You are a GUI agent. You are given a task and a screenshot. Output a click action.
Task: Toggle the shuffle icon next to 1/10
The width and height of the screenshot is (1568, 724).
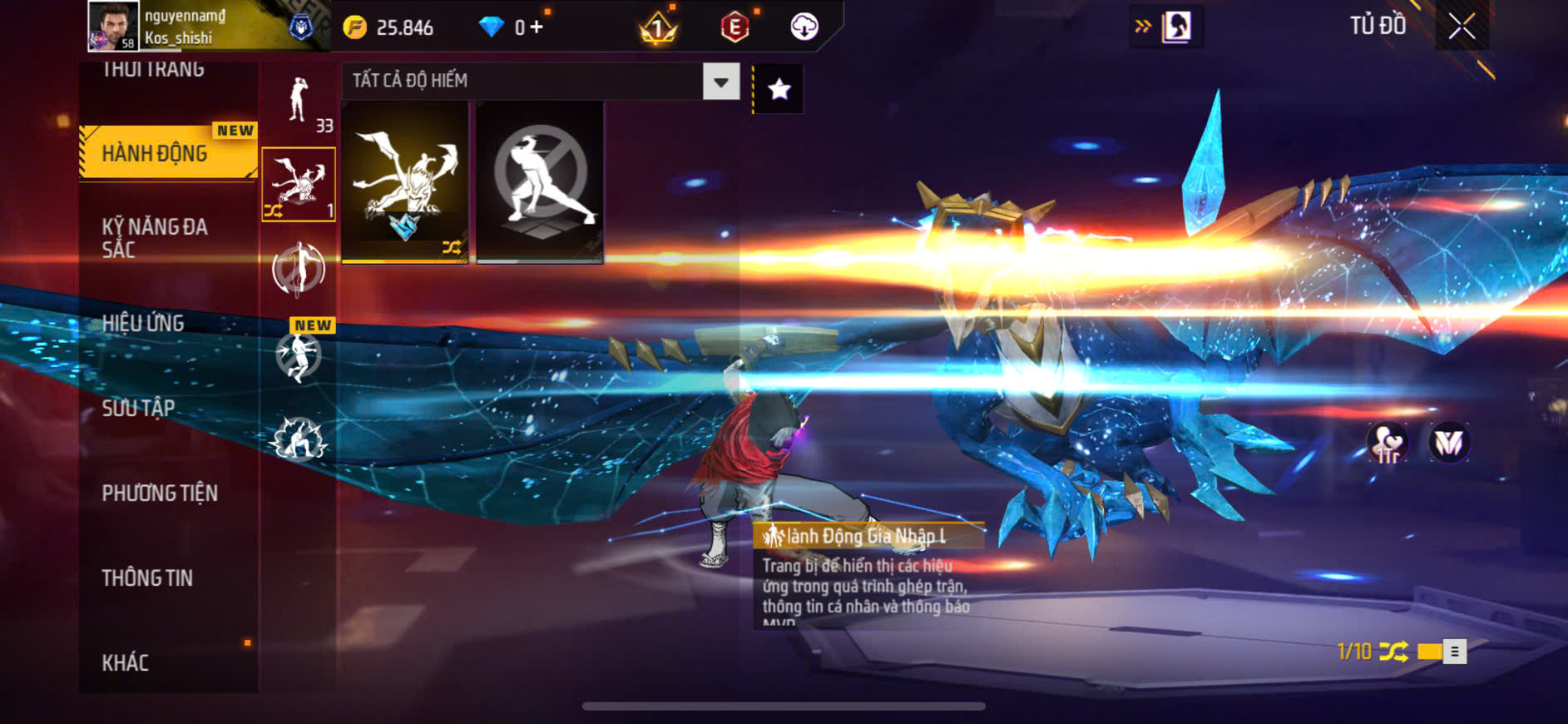click(1393, 651)
